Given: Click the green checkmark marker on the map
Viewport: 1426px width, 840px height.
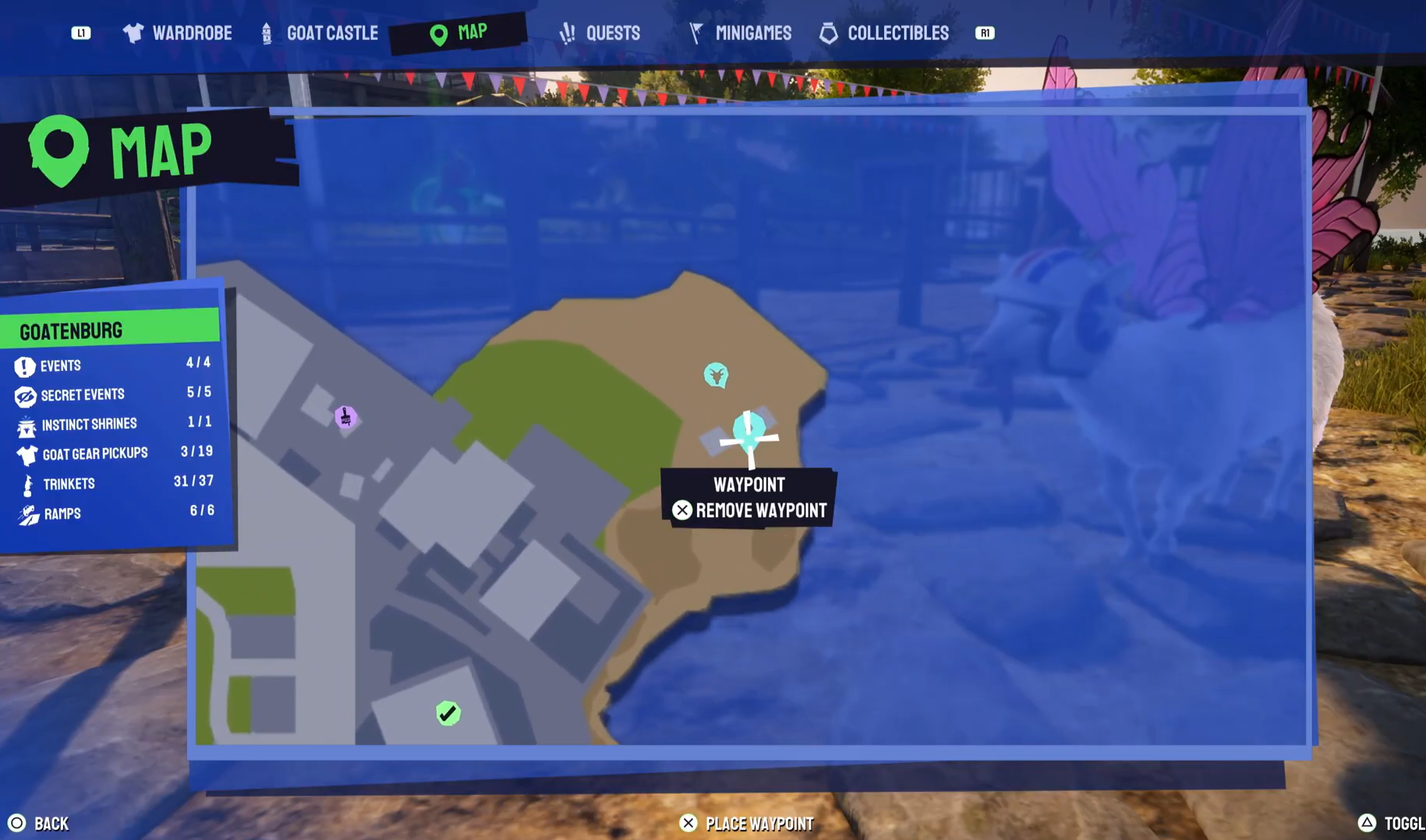Looking at the screenshot, I should tap(448, 711).
